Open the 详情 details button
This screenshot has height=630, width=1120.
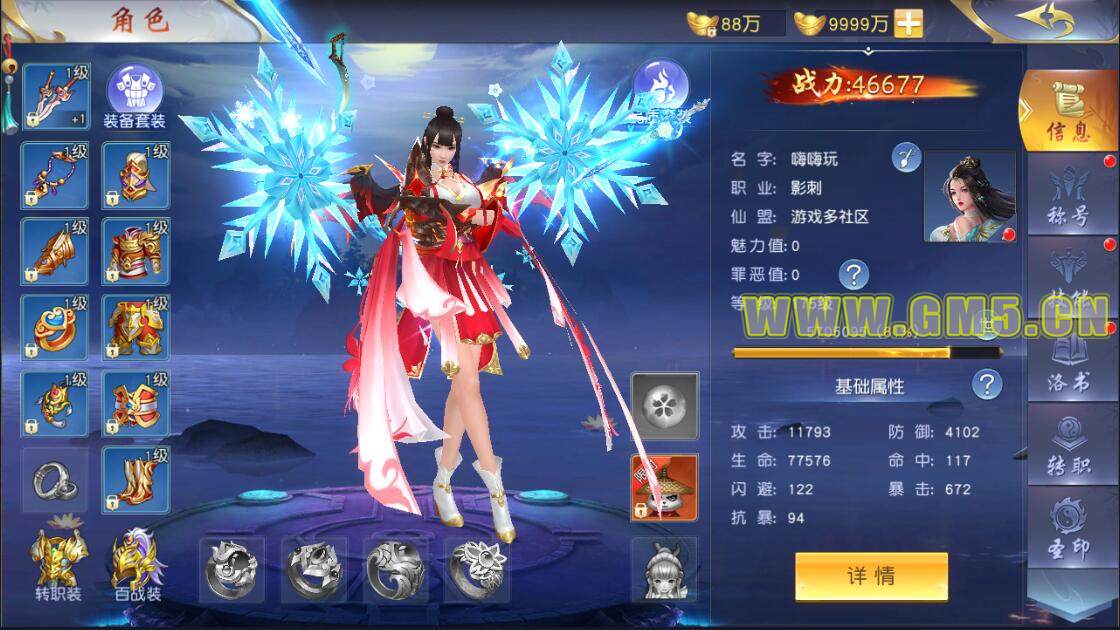coord(871,576)
